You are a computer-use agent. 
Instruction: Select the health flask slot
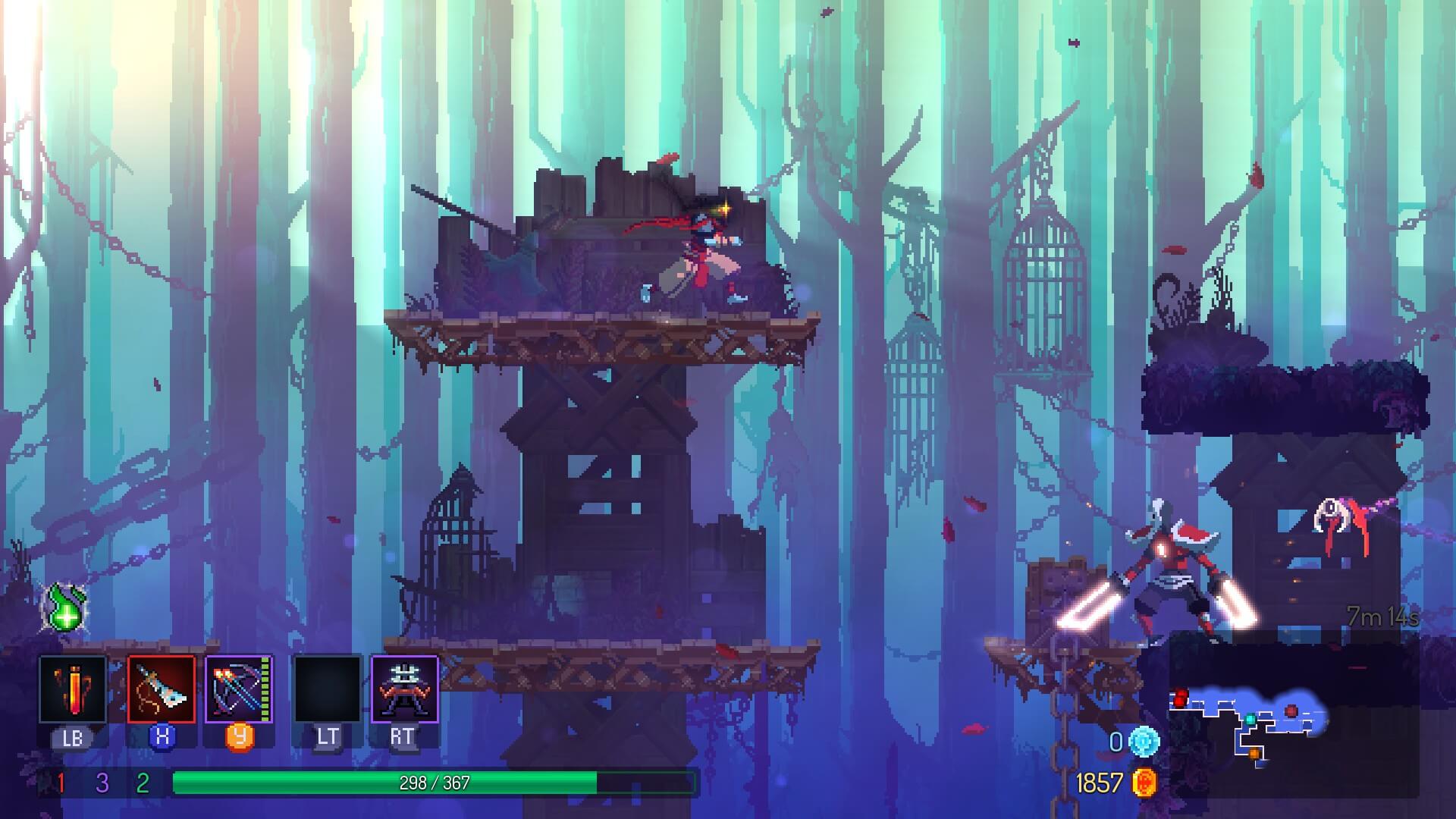73,689
